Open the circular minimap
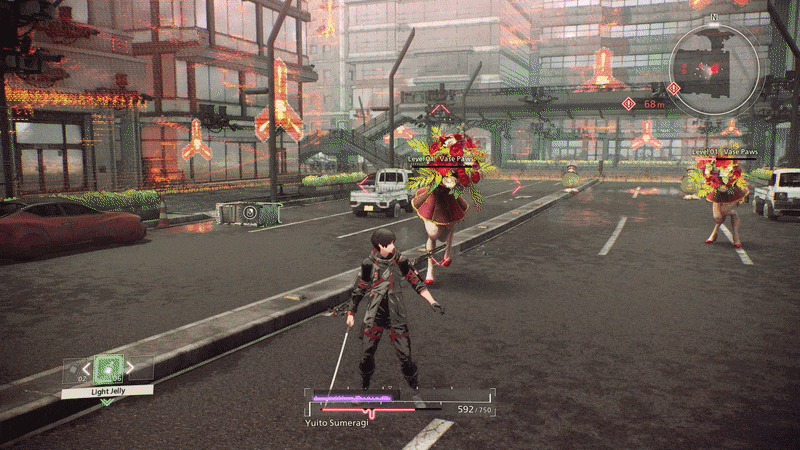The height and width of the screenshot is (450, 800). pos(714,67)
